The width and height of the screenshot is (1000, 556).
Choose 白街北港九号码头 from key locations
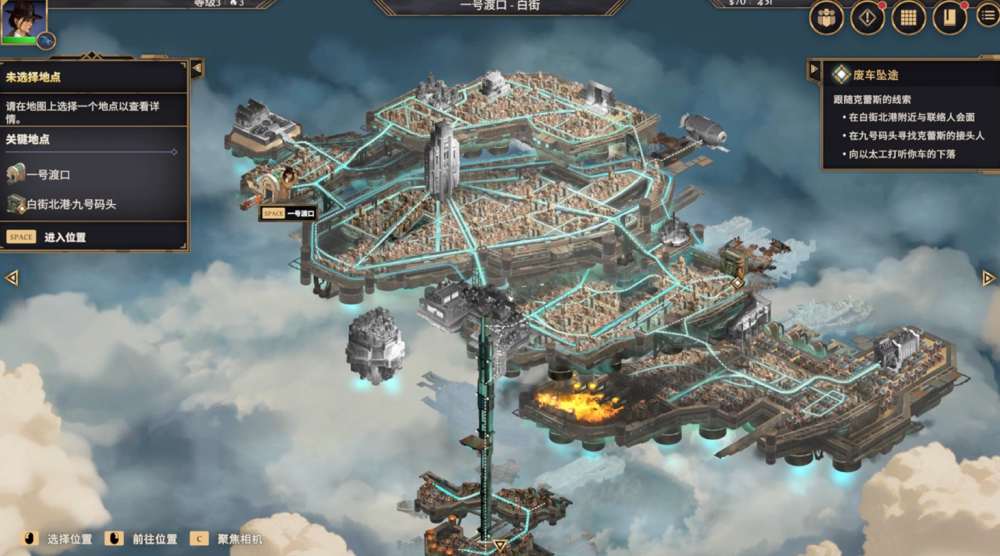pyautogui.click(x=70, y=204)
